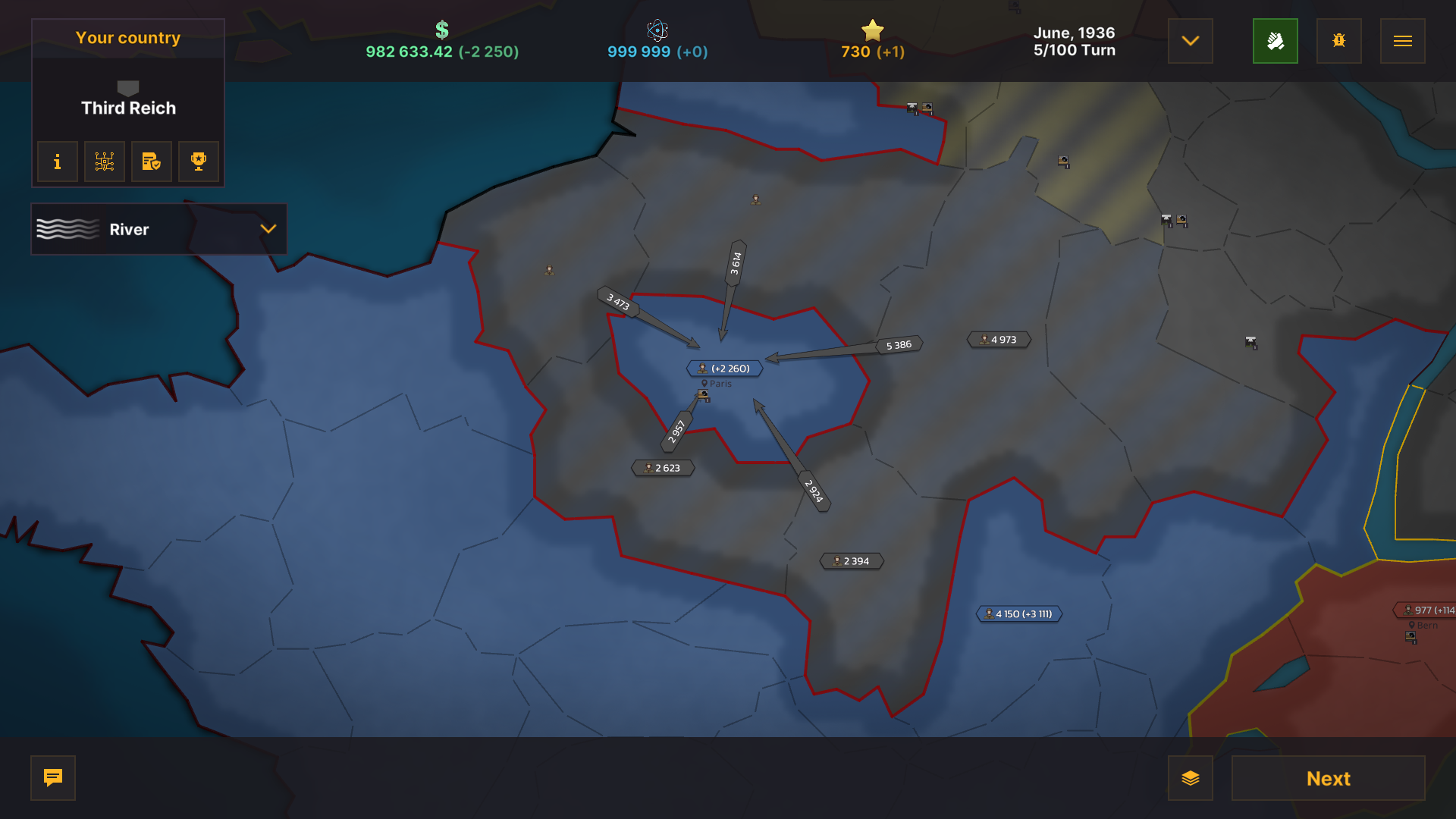Image resolution: width=1456 pixels, height=819 pixels.
Task: Click the gold star experience icon
Action: click(x=873, y=31)
